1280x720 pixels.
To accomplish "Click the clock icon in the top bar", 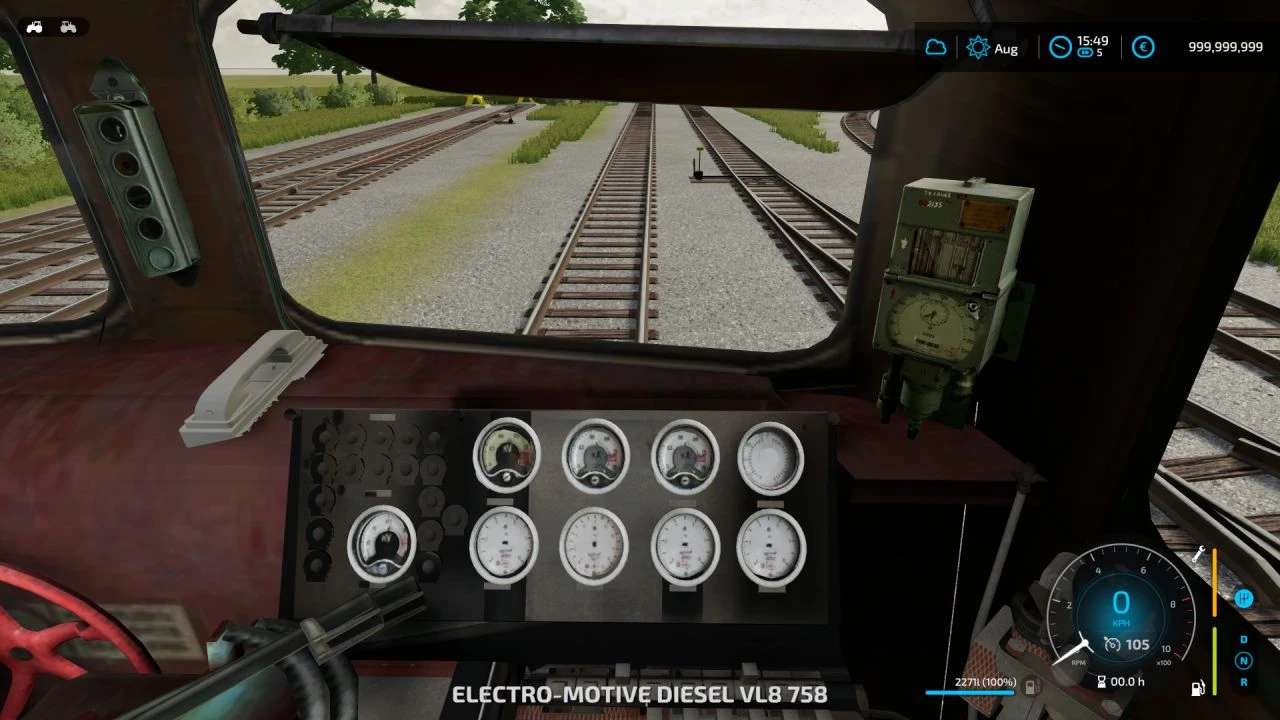I will (x=1059, y=47).
